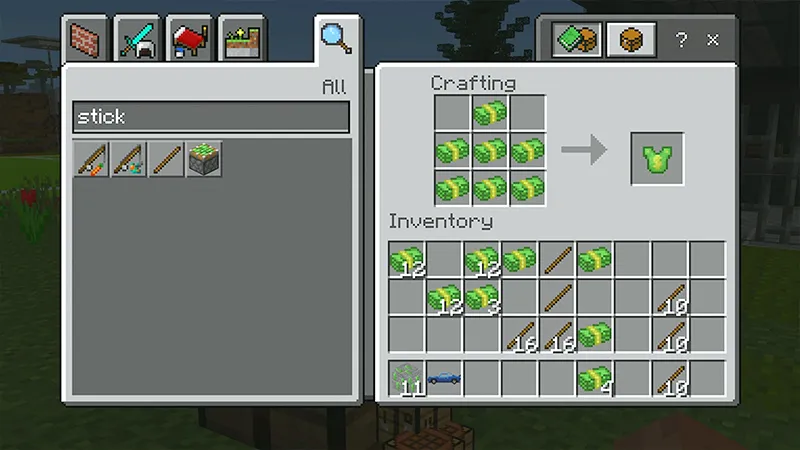The width and height of the screenshot is (800, 450).
Task: Choose the plain stick search result
Action: (166, 159)
